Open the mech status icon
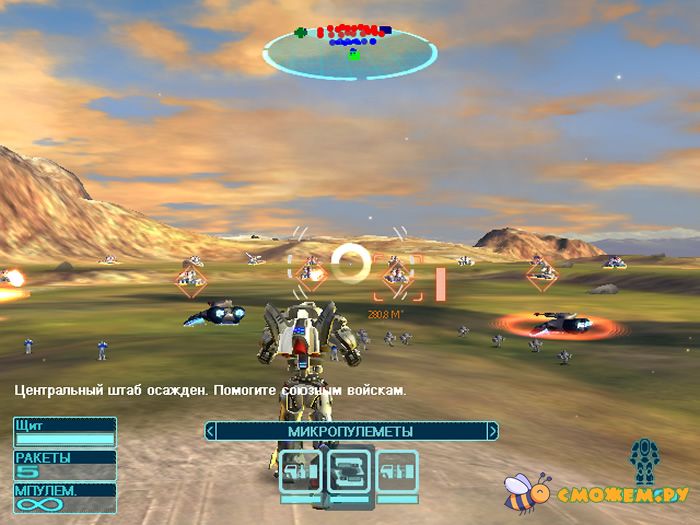Screen dimensions: 700x525 (643, 461)
